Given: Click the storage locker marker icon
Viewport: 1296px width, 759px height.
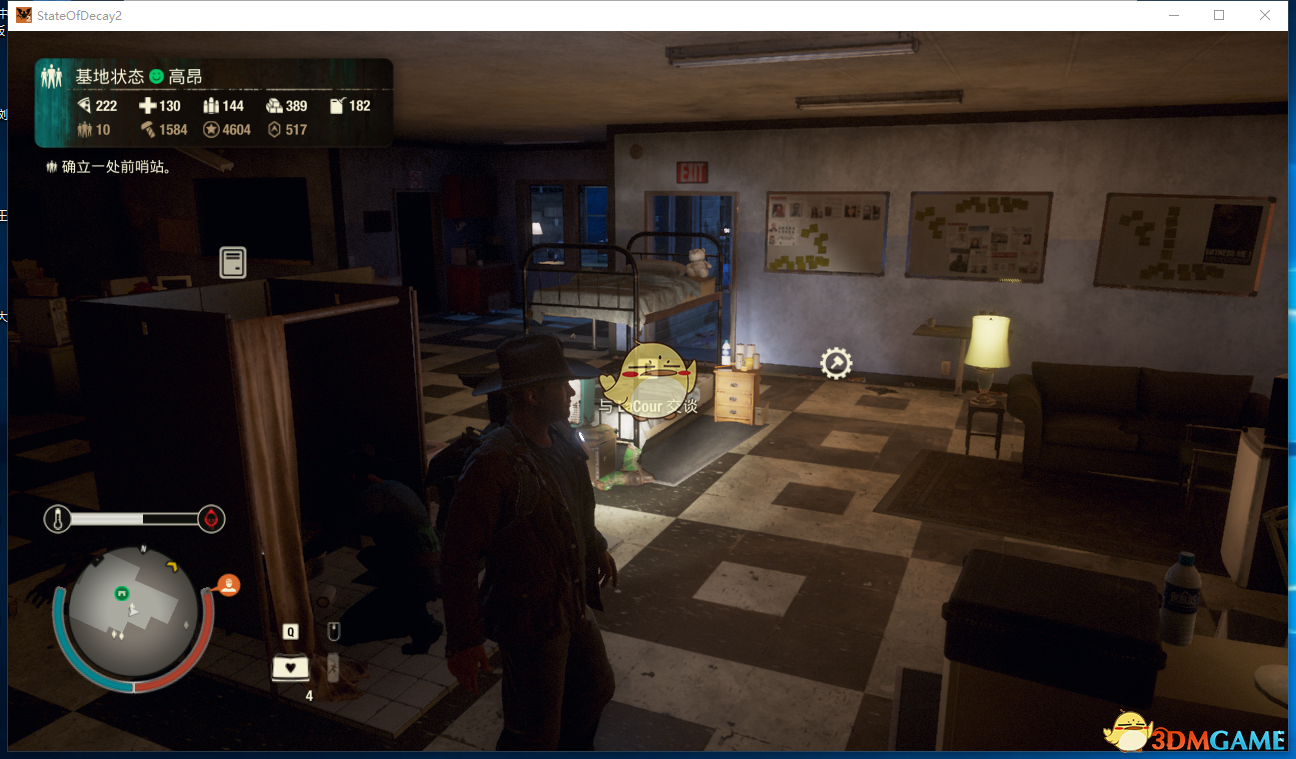Looking at the screenshot, I should click(x=233, y=263).
